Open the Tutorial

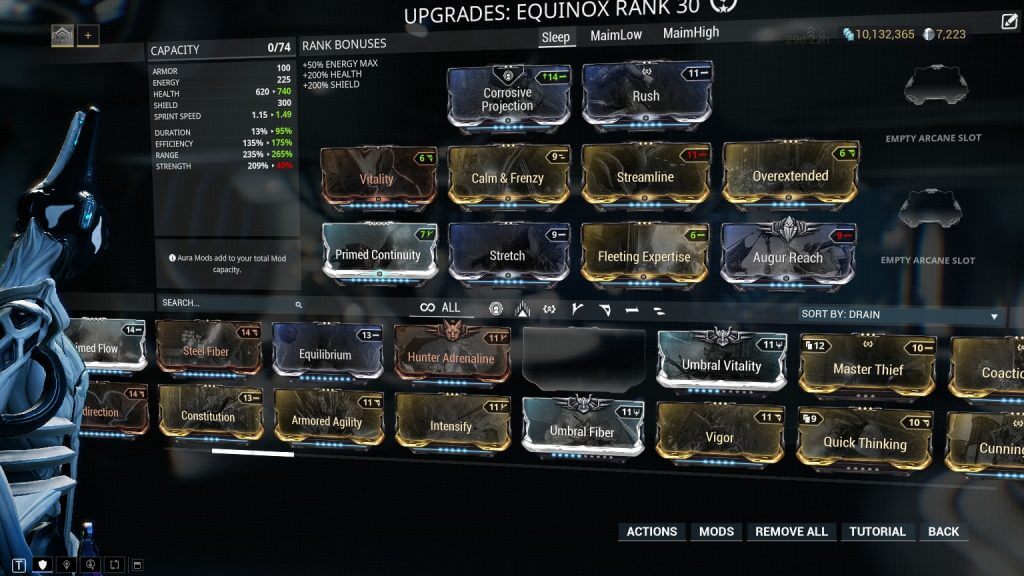(877, 532)
